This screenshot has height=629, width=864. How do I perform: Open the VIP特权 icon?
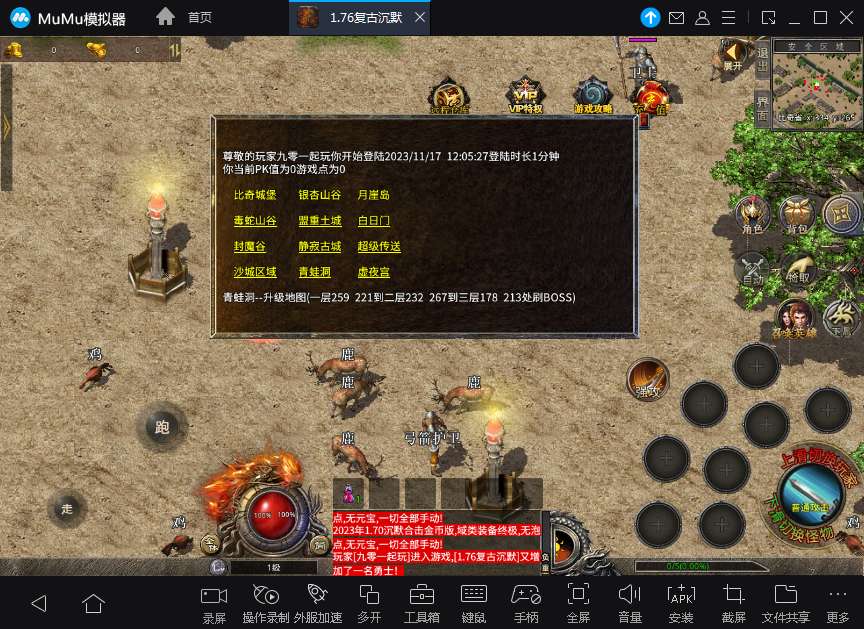pyautogui.click(x=525, y=95)
